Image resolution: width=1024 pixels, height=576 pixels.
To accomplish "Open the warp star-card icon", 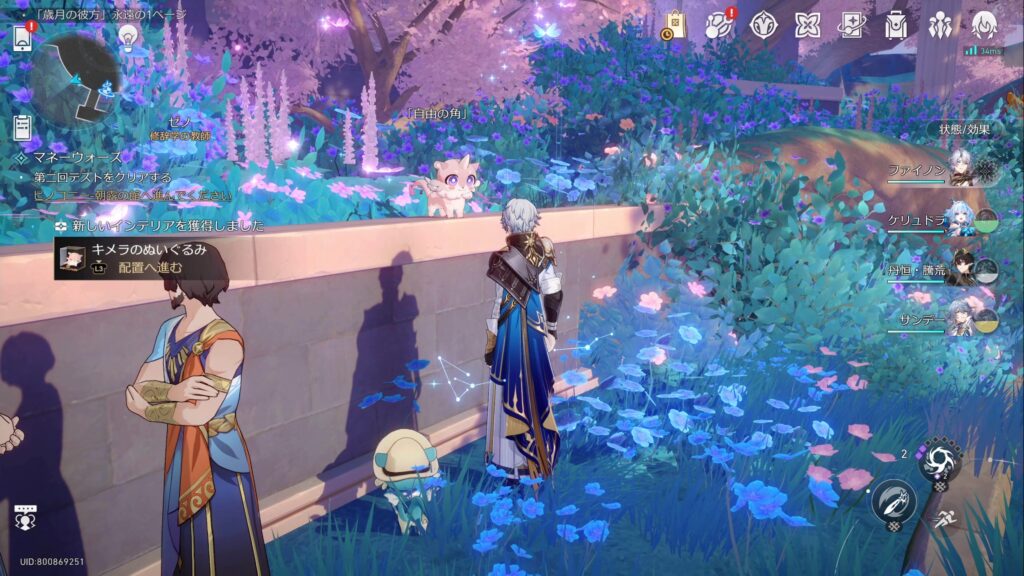I will (851, 26).
